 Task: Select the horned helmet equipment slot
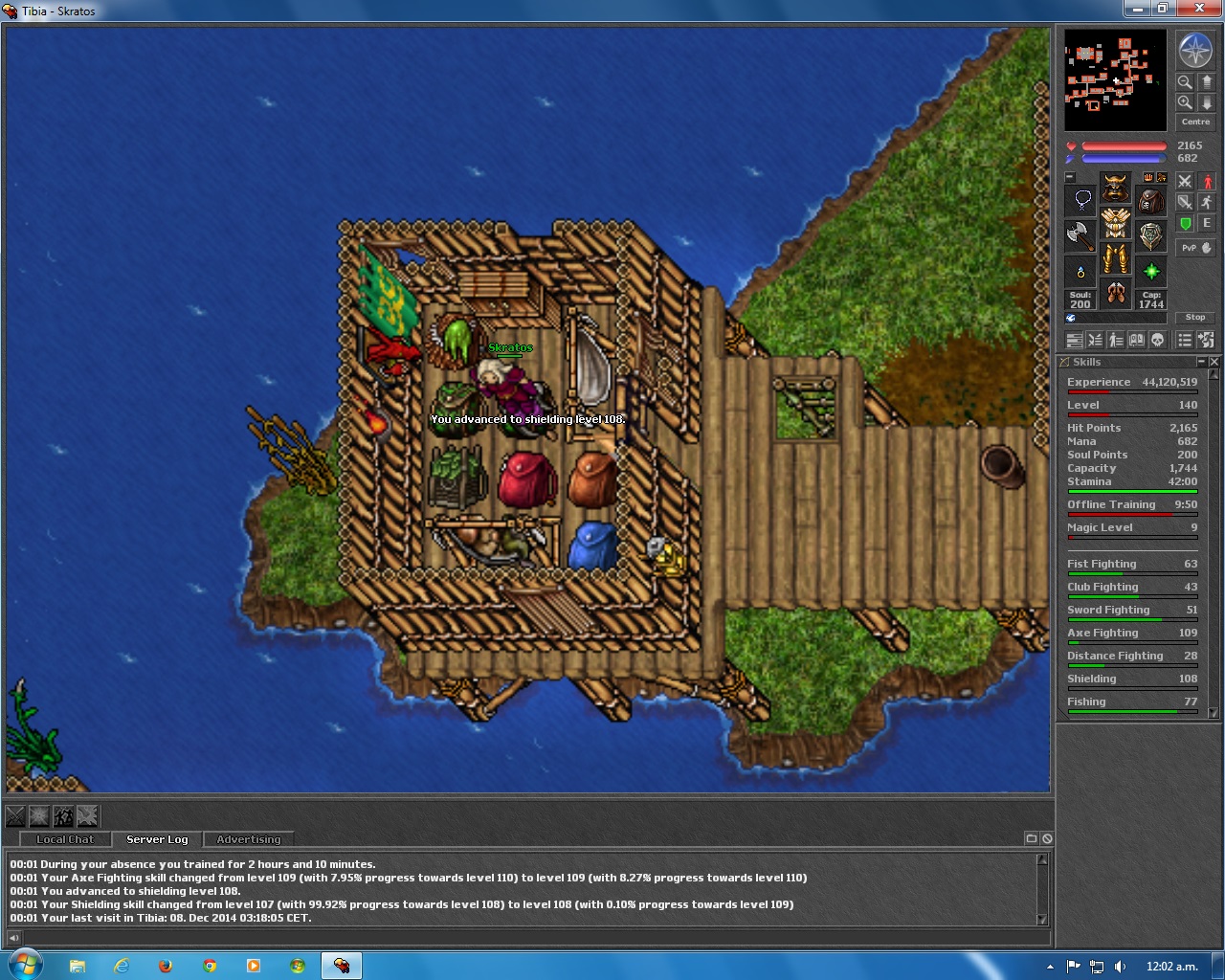point(1115,188)
